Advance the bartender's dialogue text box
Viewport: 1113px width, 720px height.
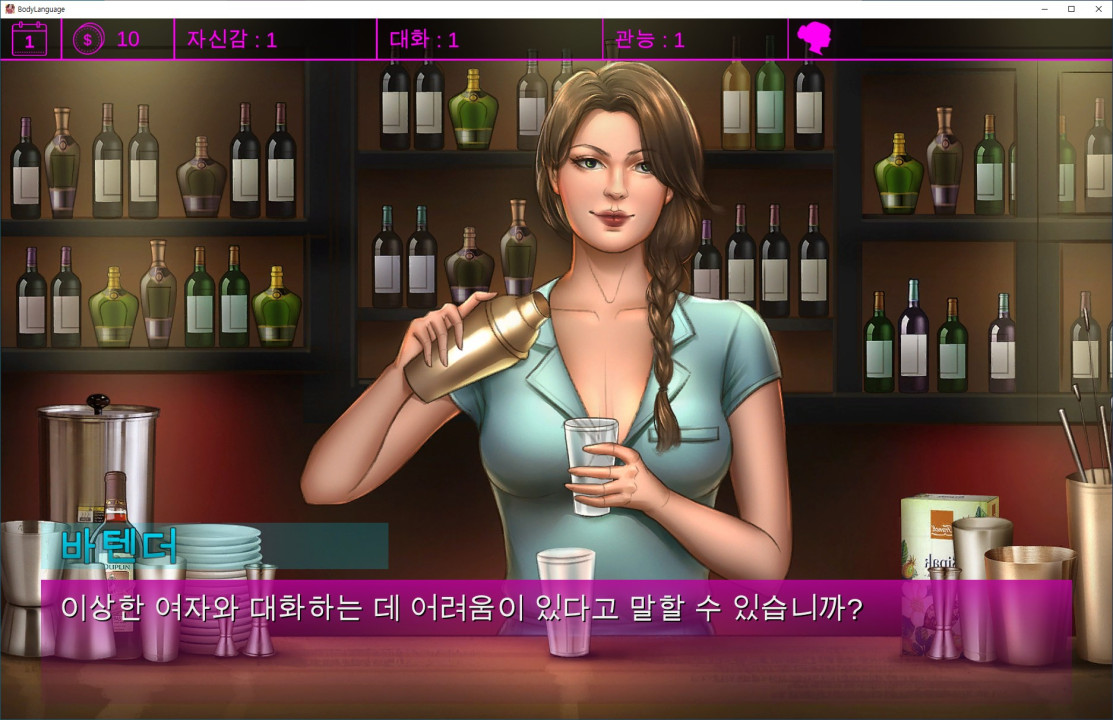click(x=555, y=607)
